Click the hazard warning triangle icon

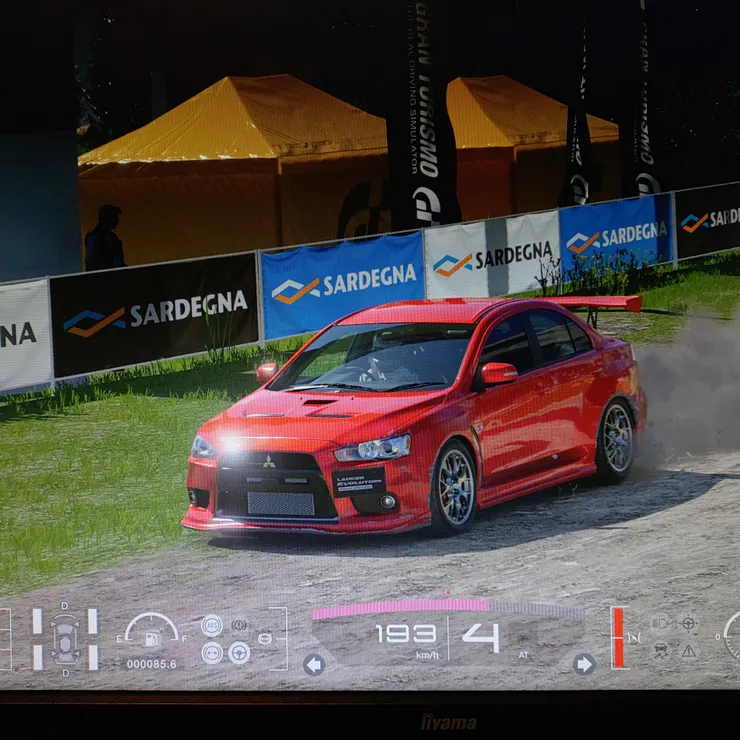point(689,650)
